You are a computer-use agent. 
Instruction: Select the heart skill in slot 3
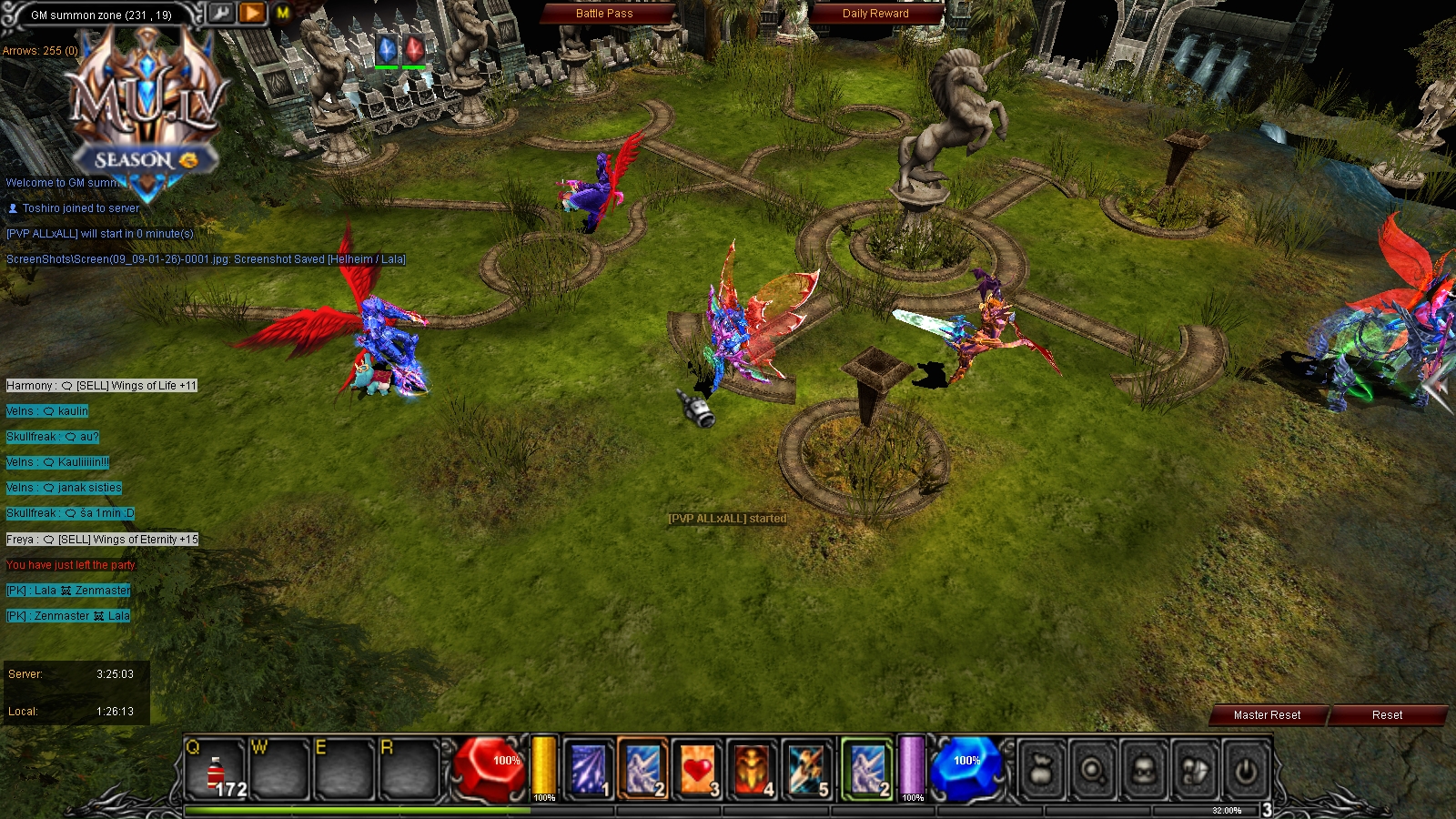693,767
